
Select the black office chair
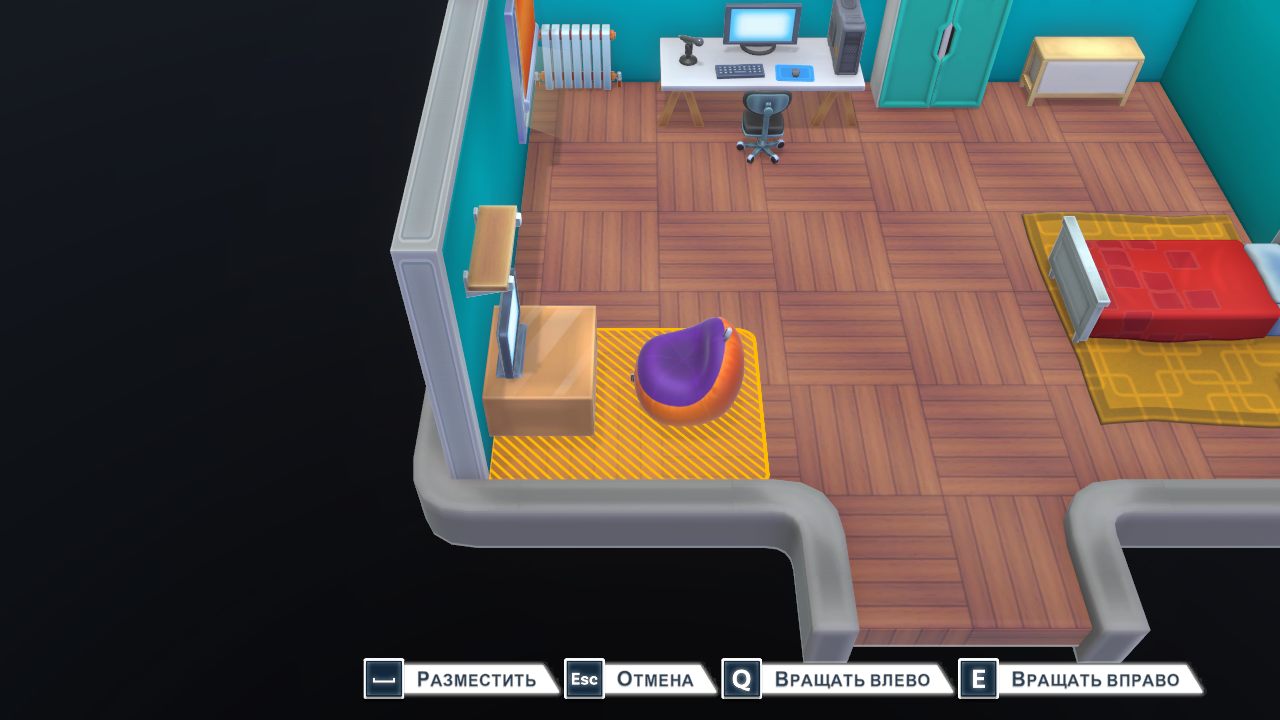click(763, 115)
